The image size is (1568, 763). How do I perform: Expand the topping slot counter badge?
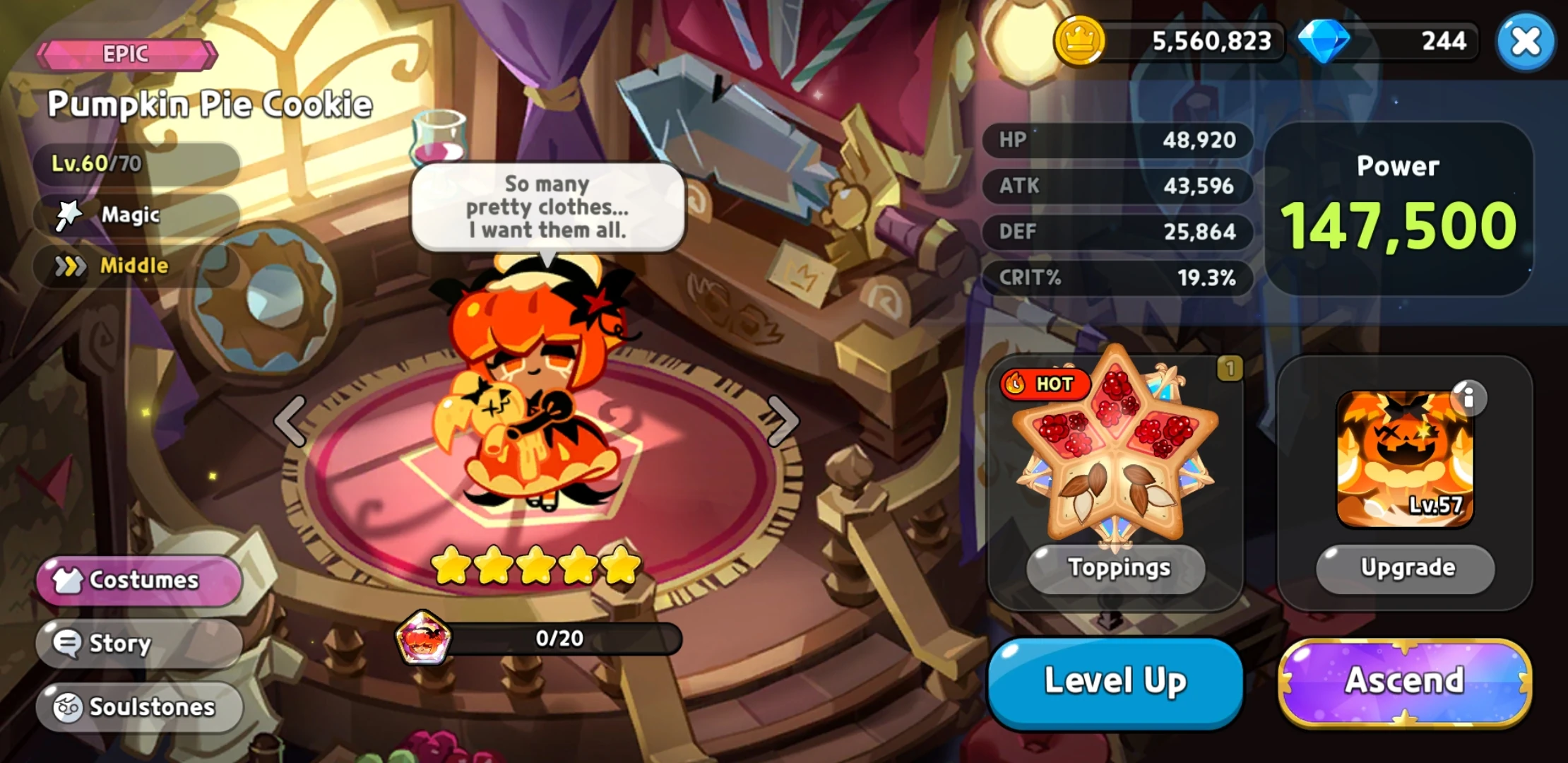point(1230,367)
